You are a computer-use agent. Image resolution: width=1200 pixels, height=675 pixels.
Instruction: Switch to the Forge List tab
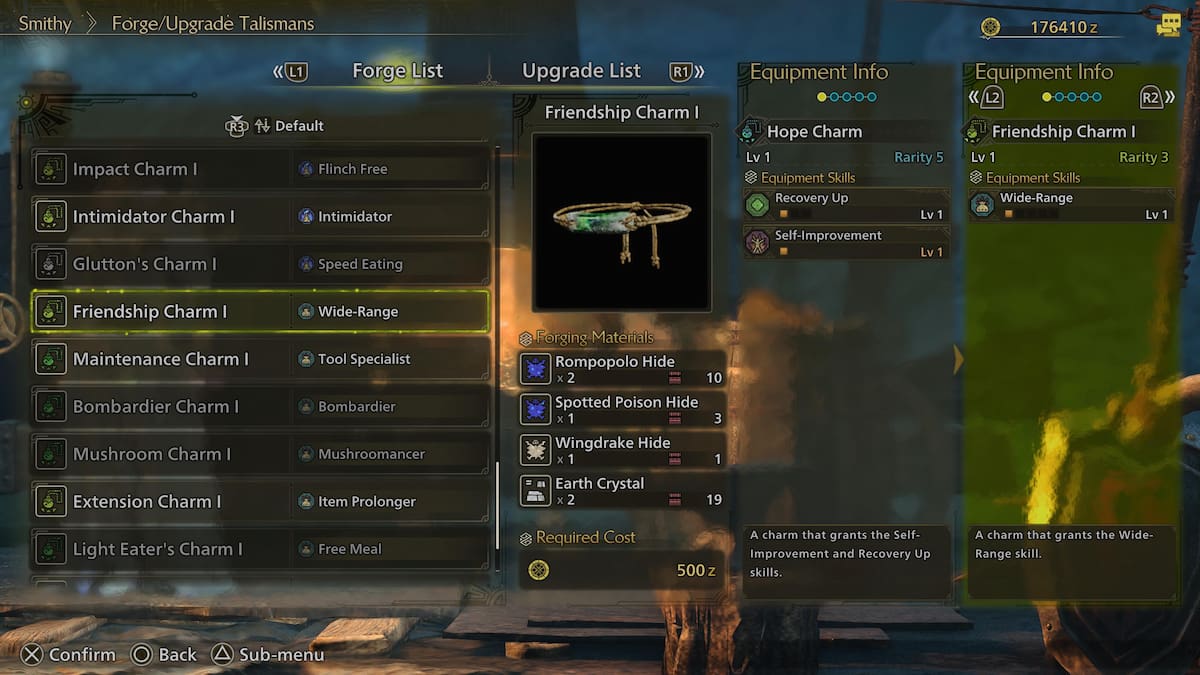[397, 71]
